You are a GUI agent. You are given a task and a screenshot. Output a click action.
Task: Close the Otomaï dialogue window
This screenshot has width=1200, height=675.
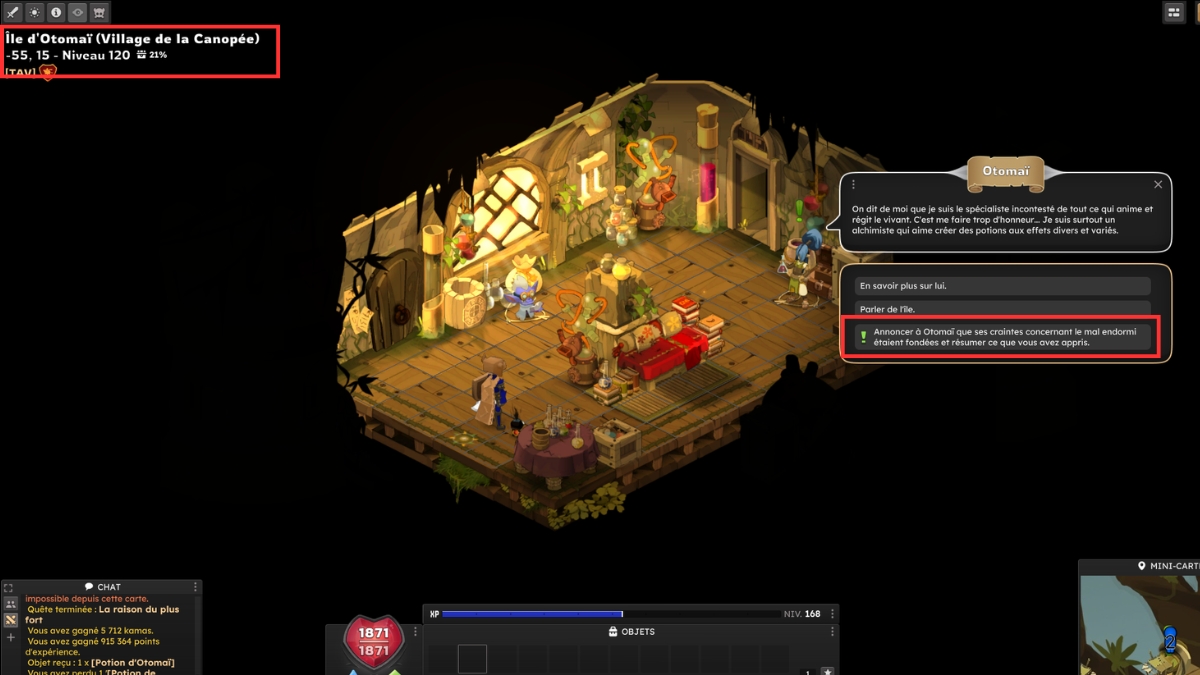[x=1158, y=185]
